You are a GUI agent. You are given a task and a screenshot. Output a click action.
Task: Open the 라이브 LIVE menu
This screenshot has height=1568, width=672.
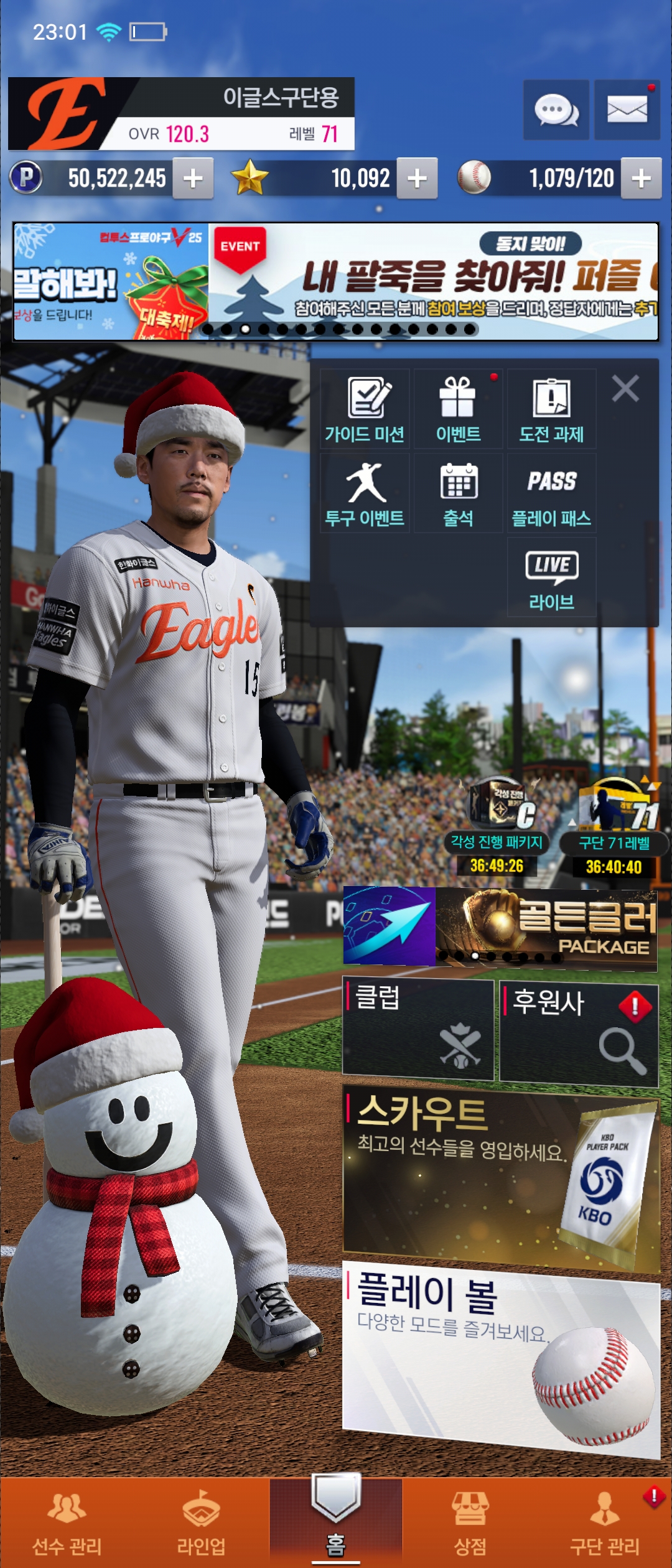tap(551, 577)
